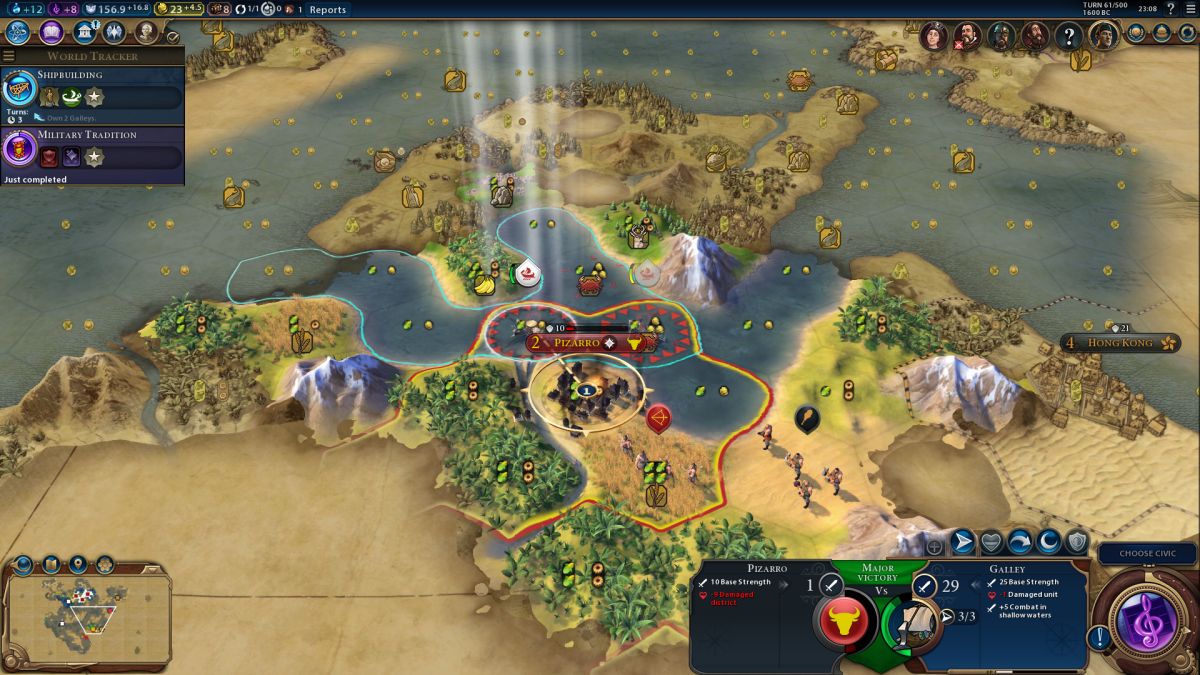The height and width of the screenshot is (675, 1200).
Task: Activate the galley fortify shield action
Action: click(1077, 542)
